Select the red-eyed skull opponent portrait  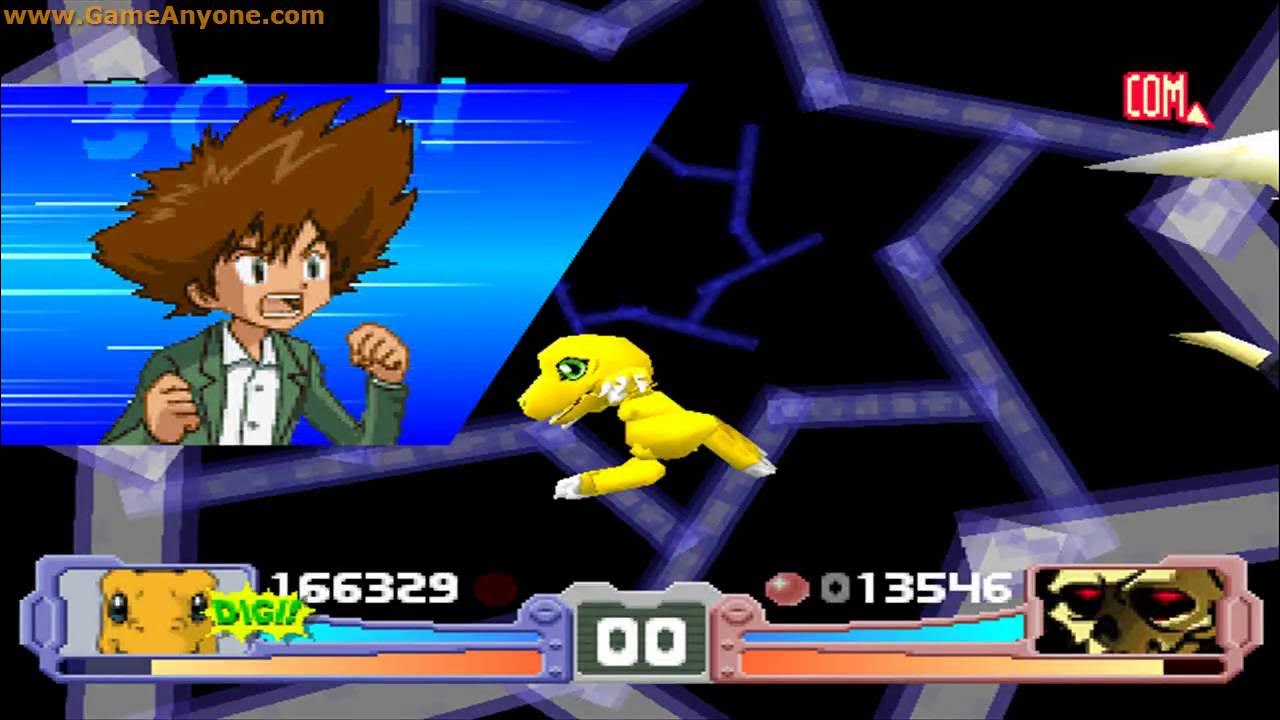[x=1130, y=611]
